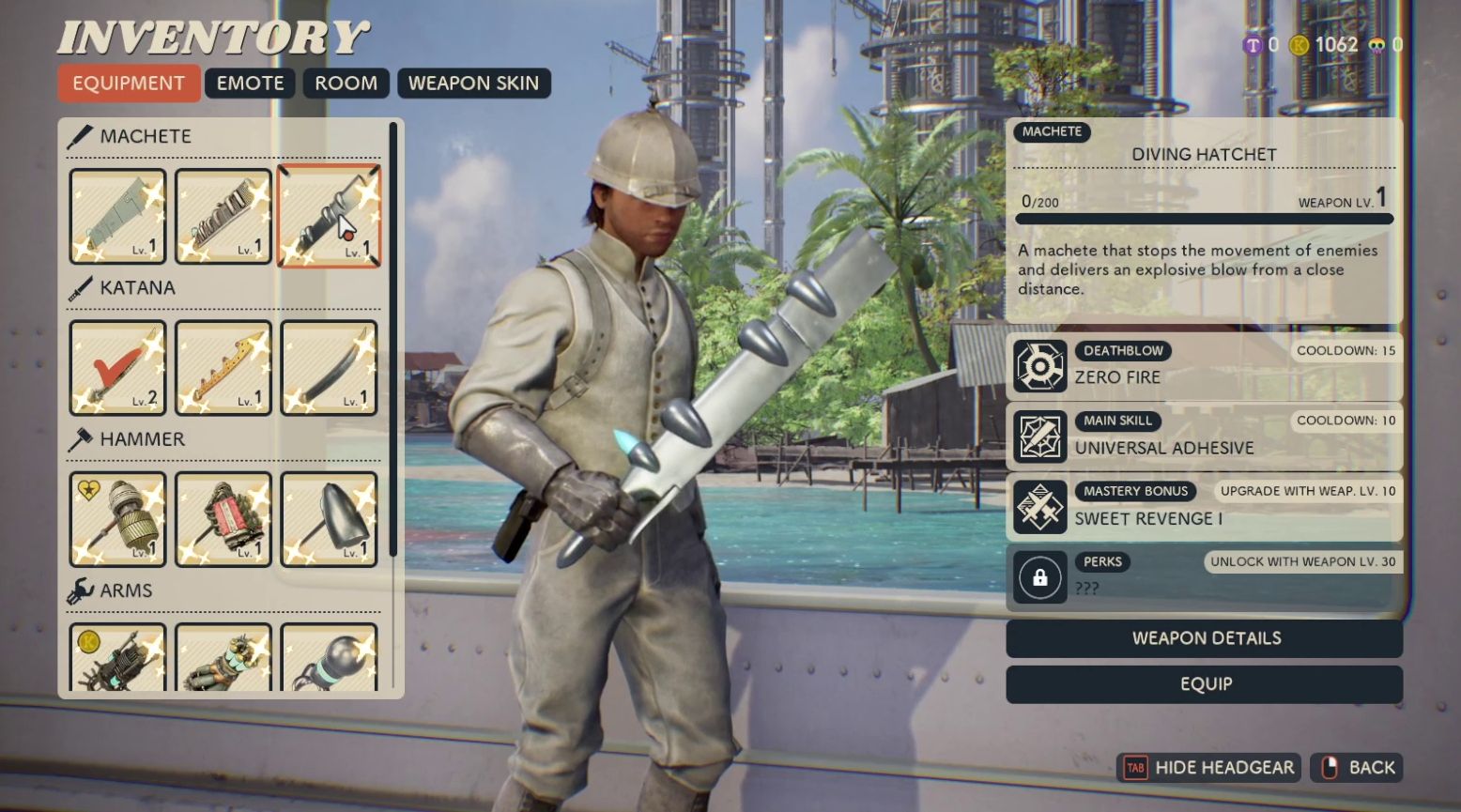Select the dark curved black katana

click(329, 368)
